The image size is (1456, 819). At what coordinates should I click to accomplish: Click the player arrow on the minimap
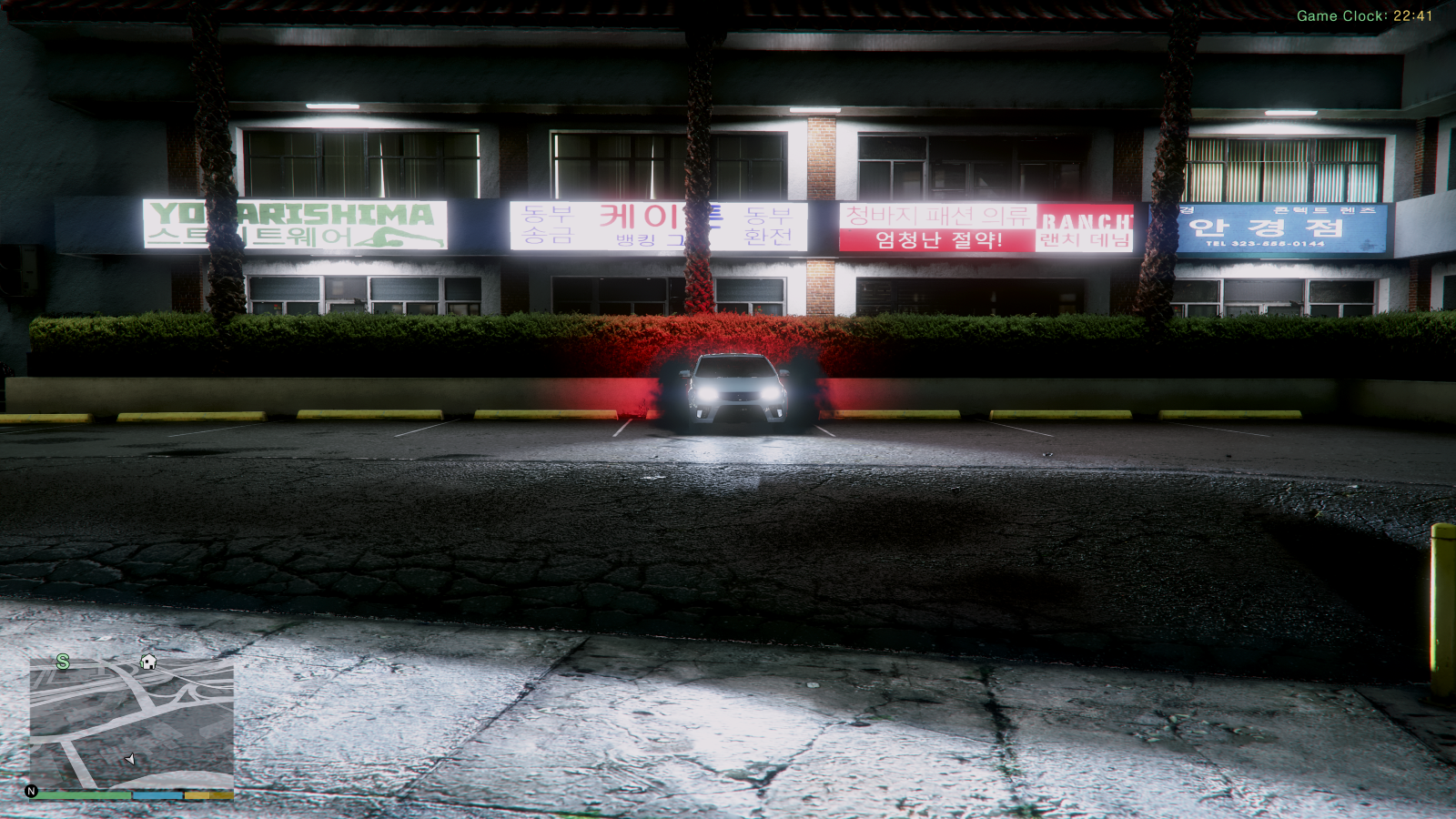click(x=130, y=759)
